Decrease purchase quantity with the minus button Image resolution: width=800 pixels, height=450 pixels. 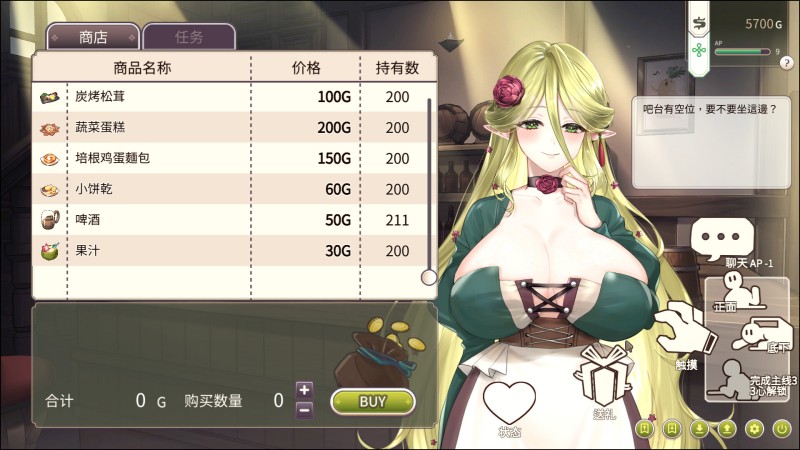click(305, 409)
